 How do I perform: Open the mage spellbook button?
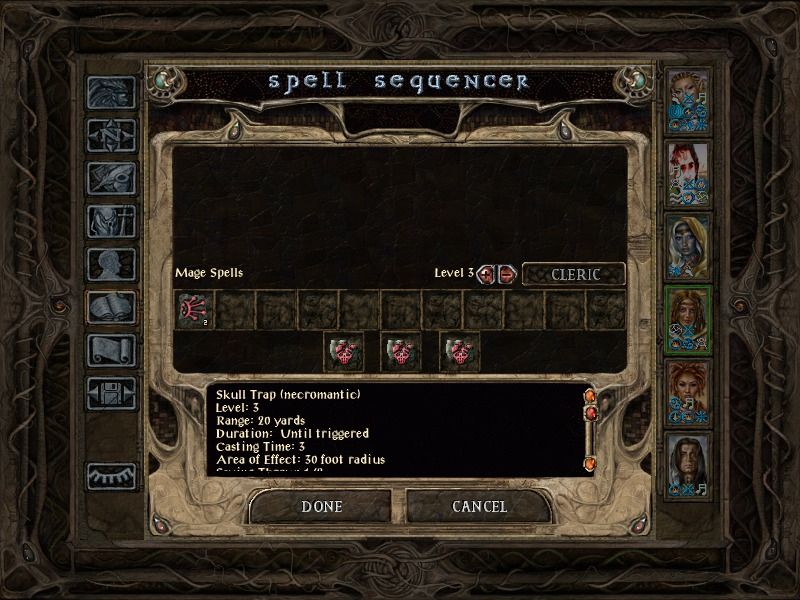pyautogui.click(x=111, y=307)
